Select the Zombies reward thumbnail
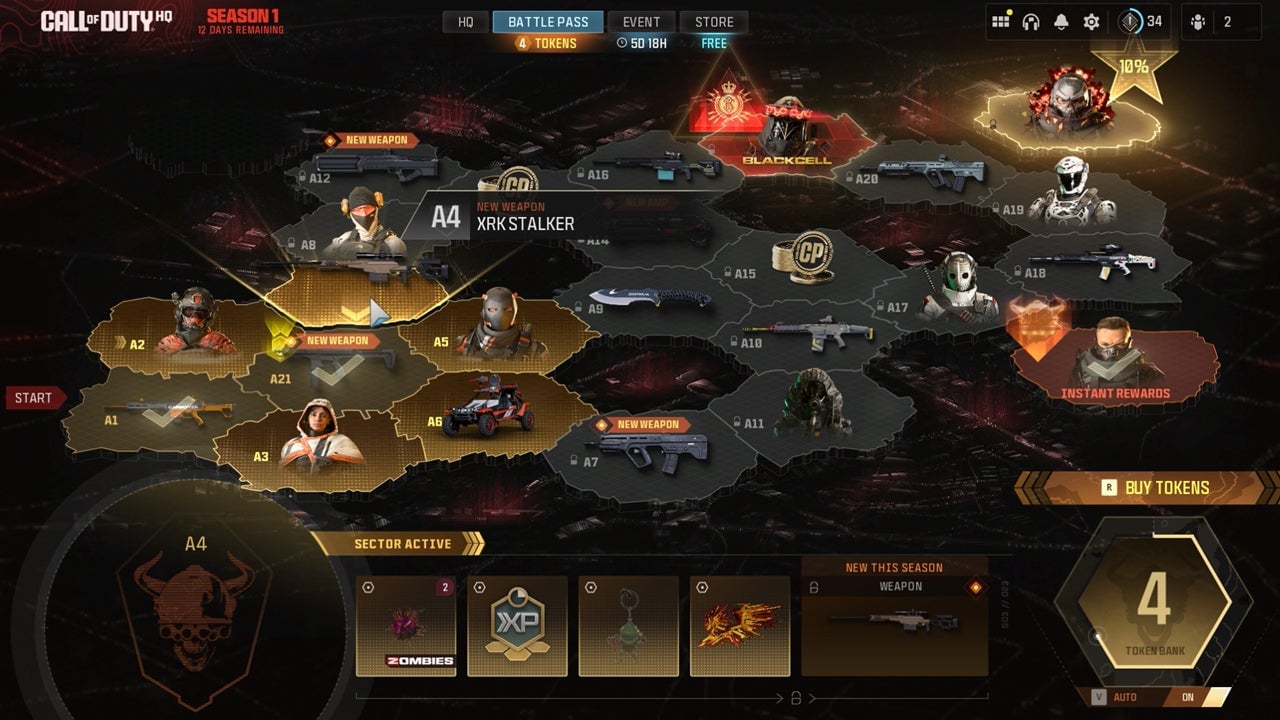Viewport: 1280px width, 720px height. click(x=406, y=625)
